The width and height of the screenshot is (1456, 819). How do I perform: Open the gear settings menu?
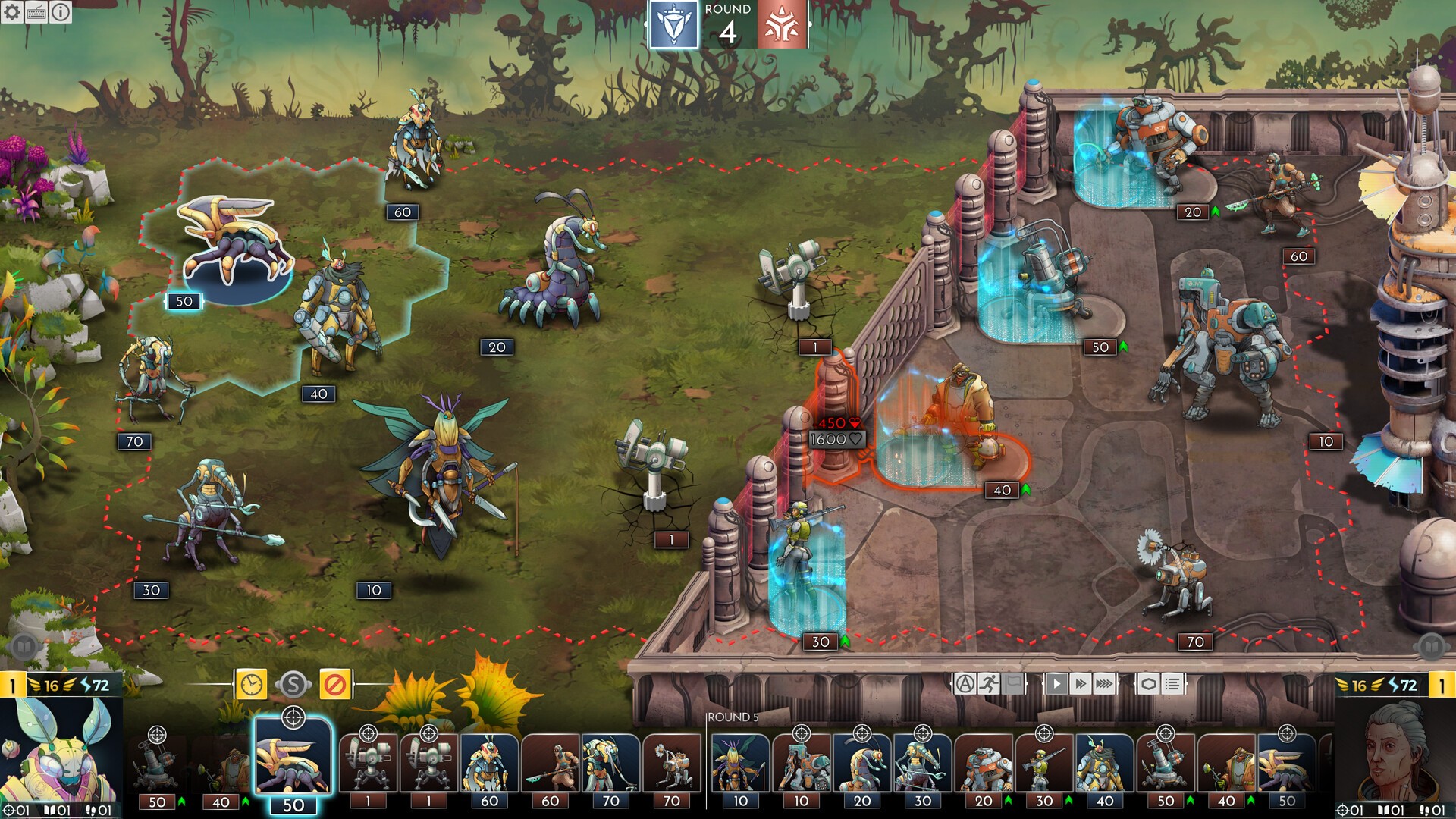pyautogui.click(x=12, y=11)
